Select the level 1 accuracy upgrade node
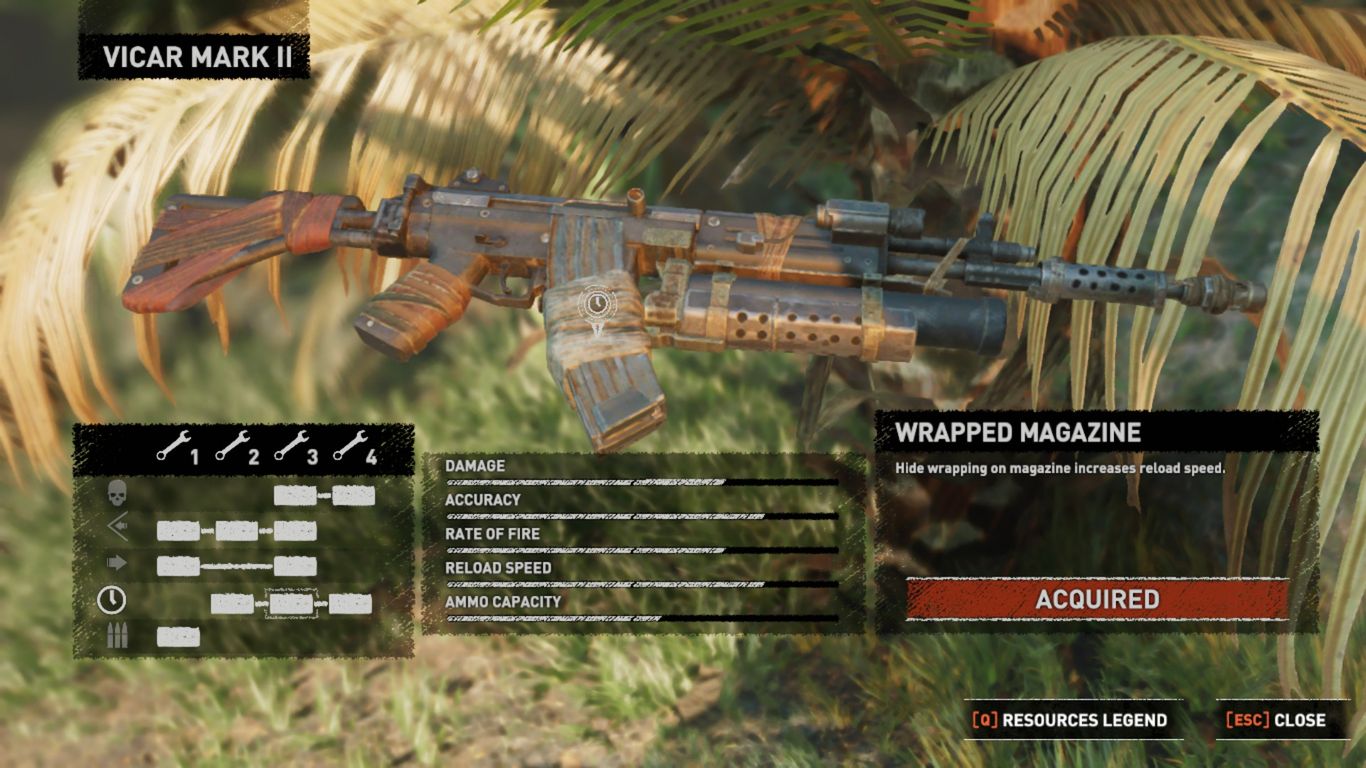Screen dimensions: 1366x768 (178, 531)
